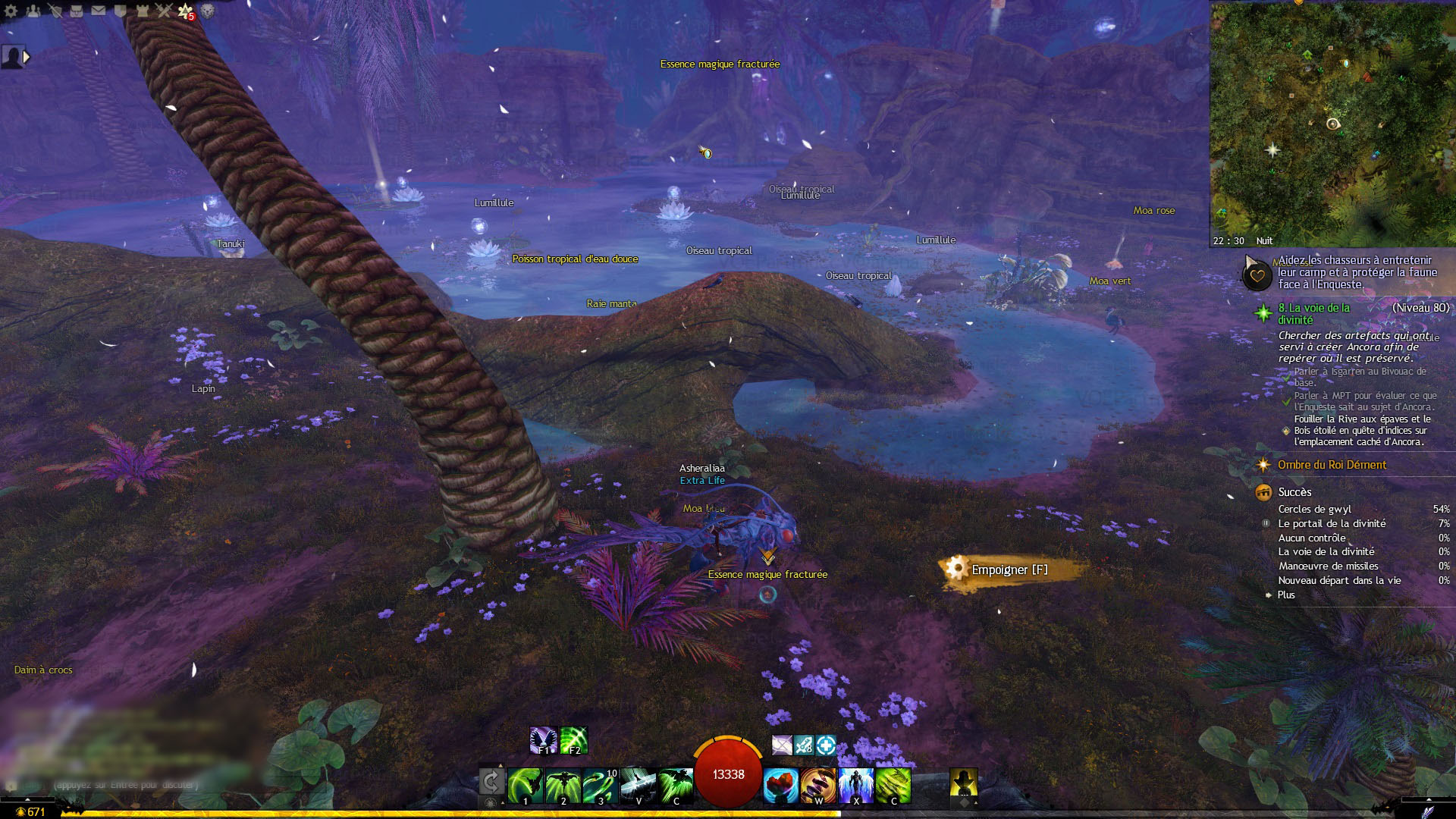1456x819 pixels.
Task: Open the guild shield panel
Action: pyautogui.click(x=121, y=11)
